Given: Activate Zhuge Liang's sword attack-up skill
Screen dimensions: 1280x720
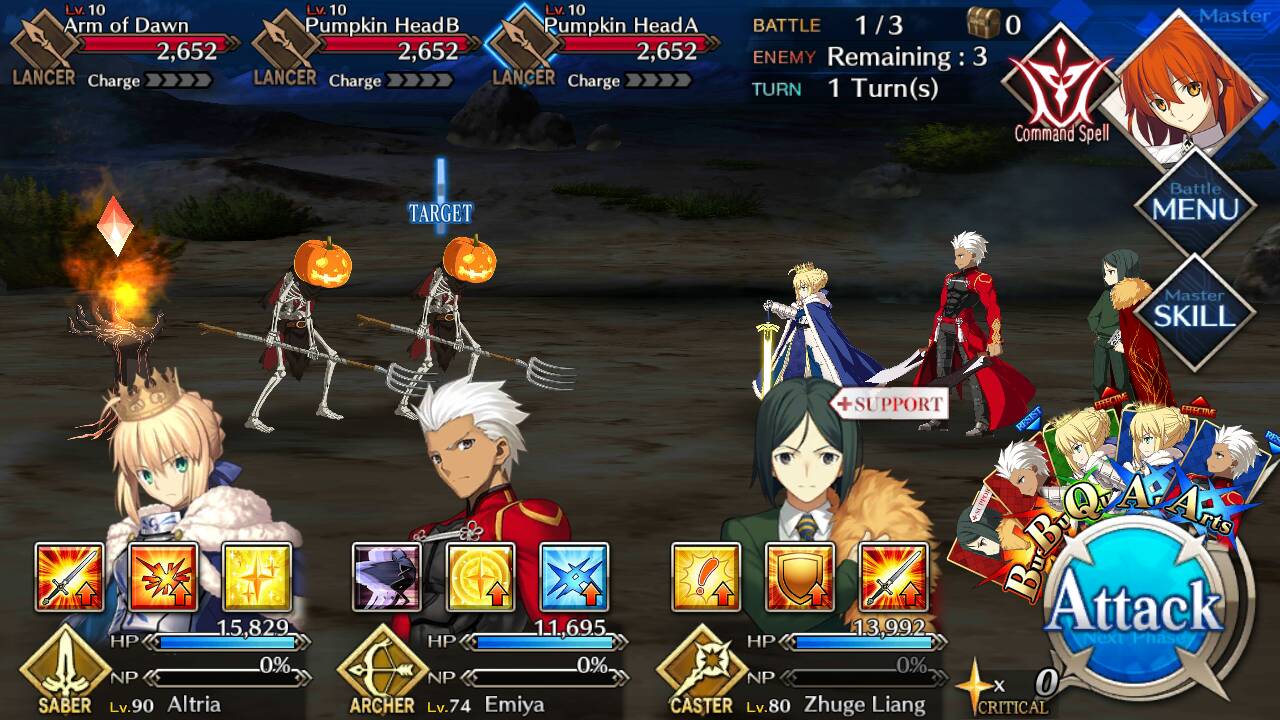Looking at the screenshot, I should pyautogui.click(x=893, y=577).
